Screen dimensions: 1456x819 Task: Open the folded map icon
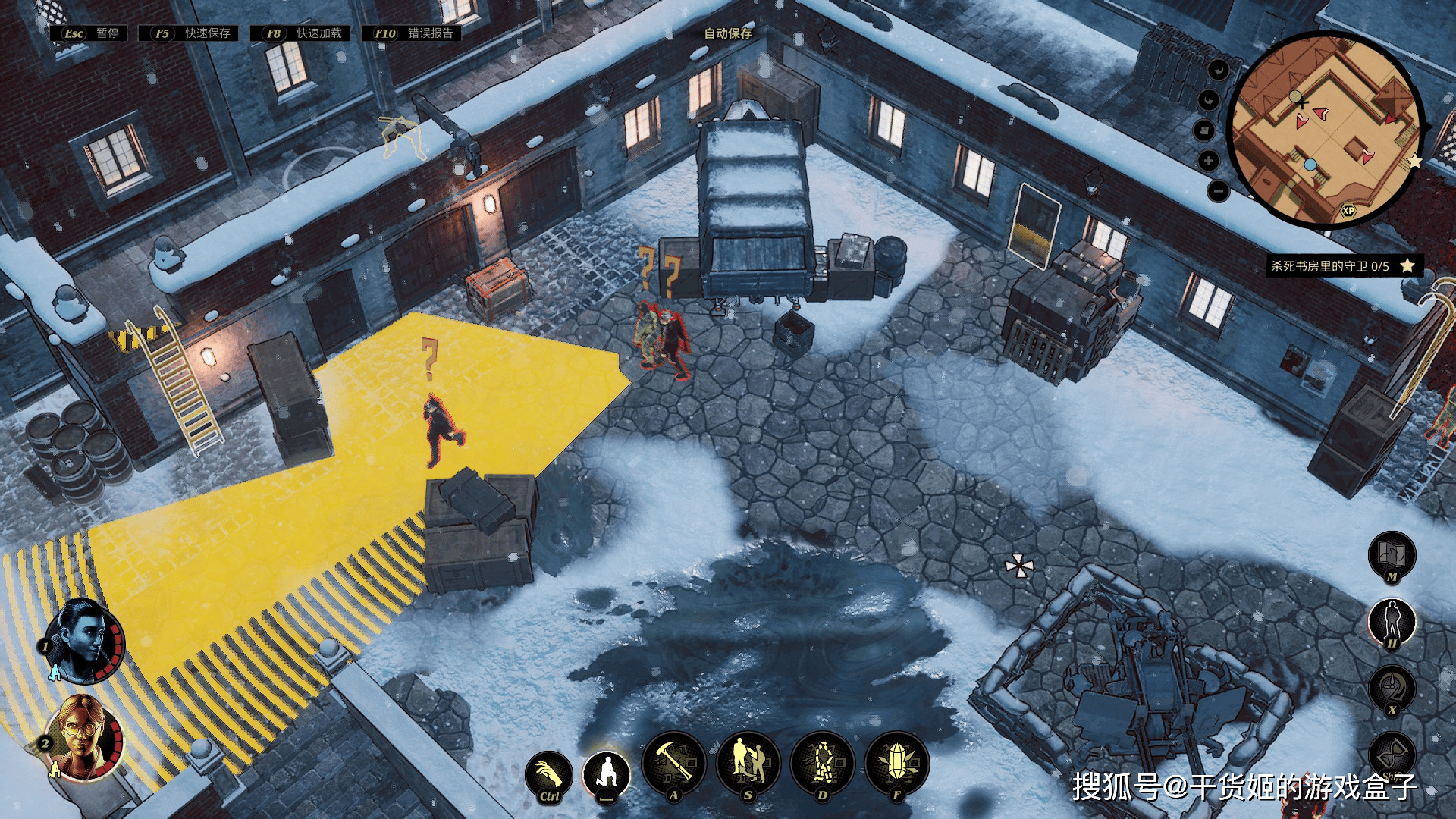(x=1392, y=555)
